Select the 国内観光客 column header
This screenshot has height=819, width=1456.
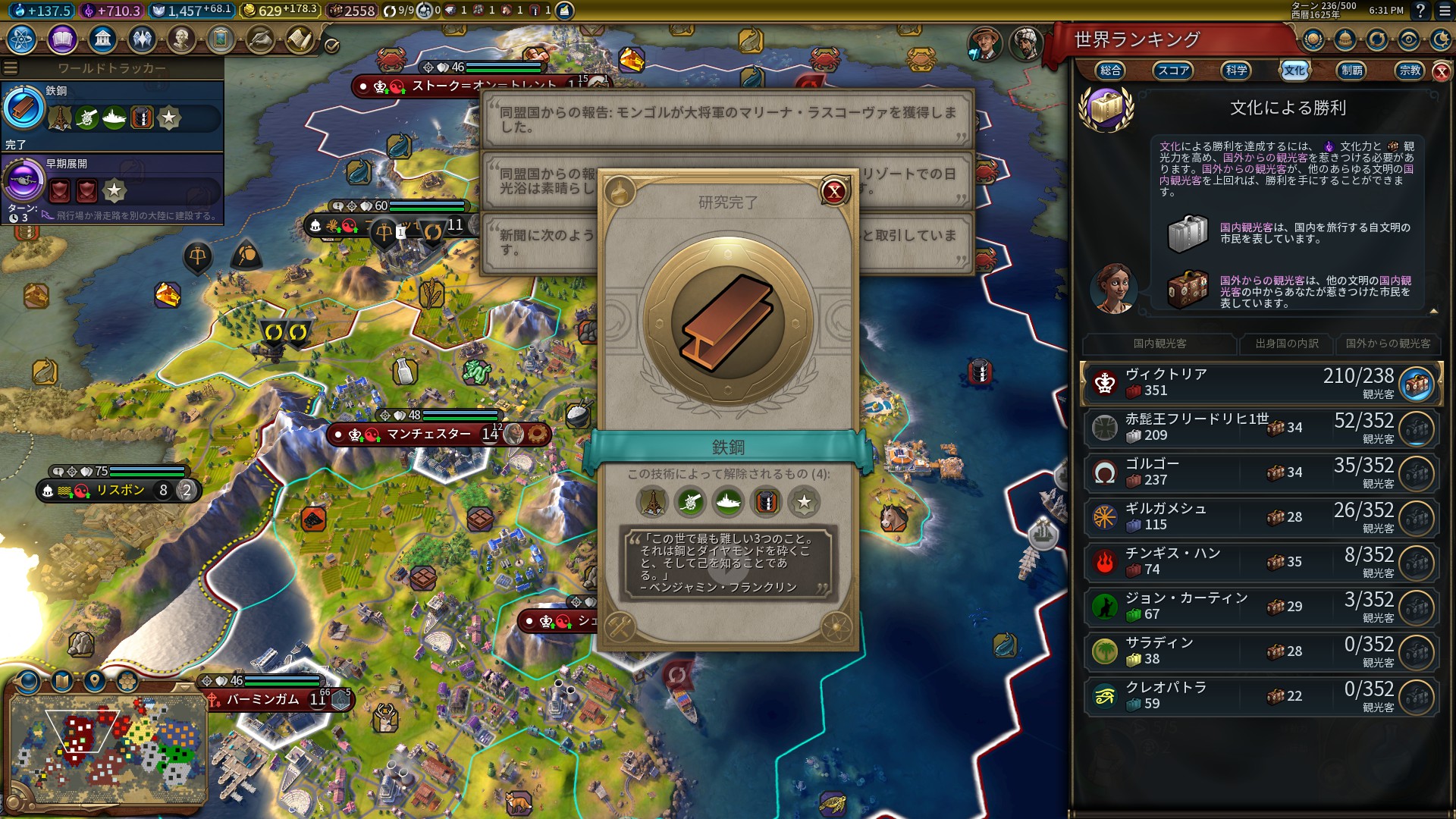1159,344
